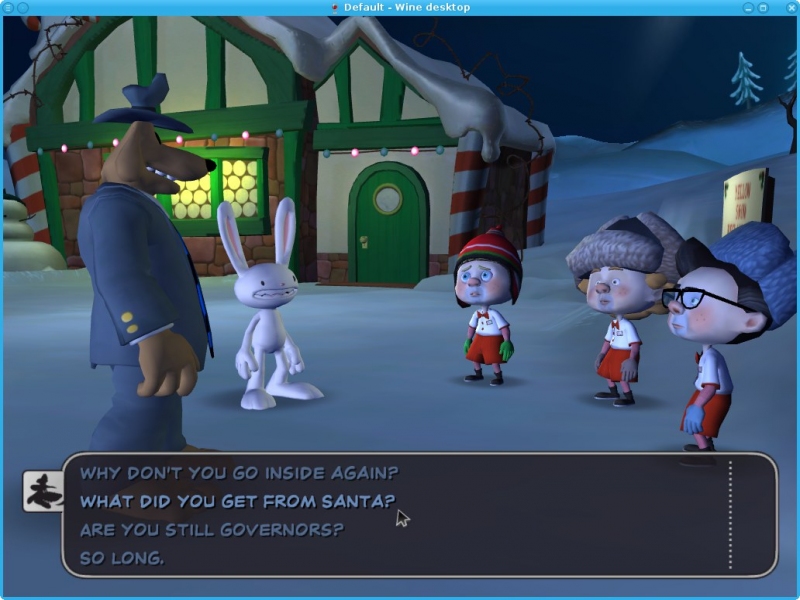Maximize the Wine desktop window
800x600 pixels.
click(x=763, y=7)
